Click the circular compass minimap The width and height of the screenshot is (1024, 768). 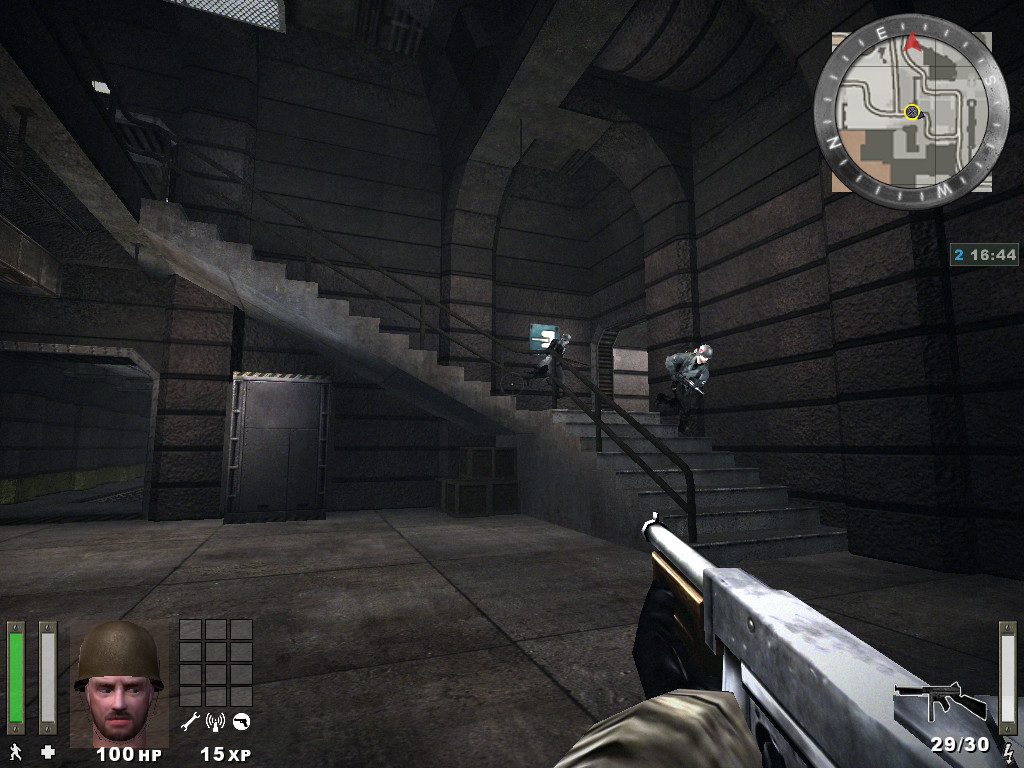point(911,111)
